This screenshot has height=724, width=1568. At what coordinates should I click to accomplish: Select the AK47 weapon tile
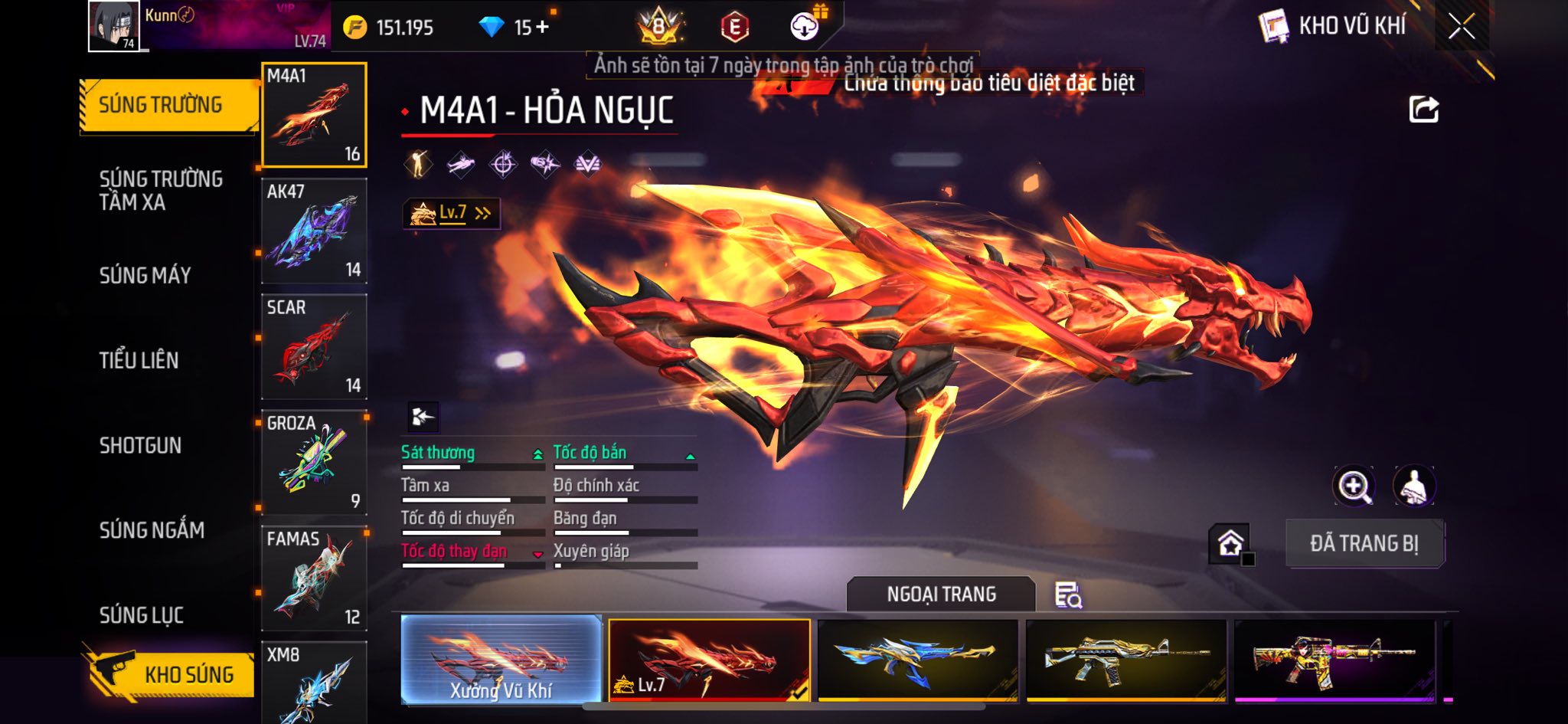[x=314, y=231]
